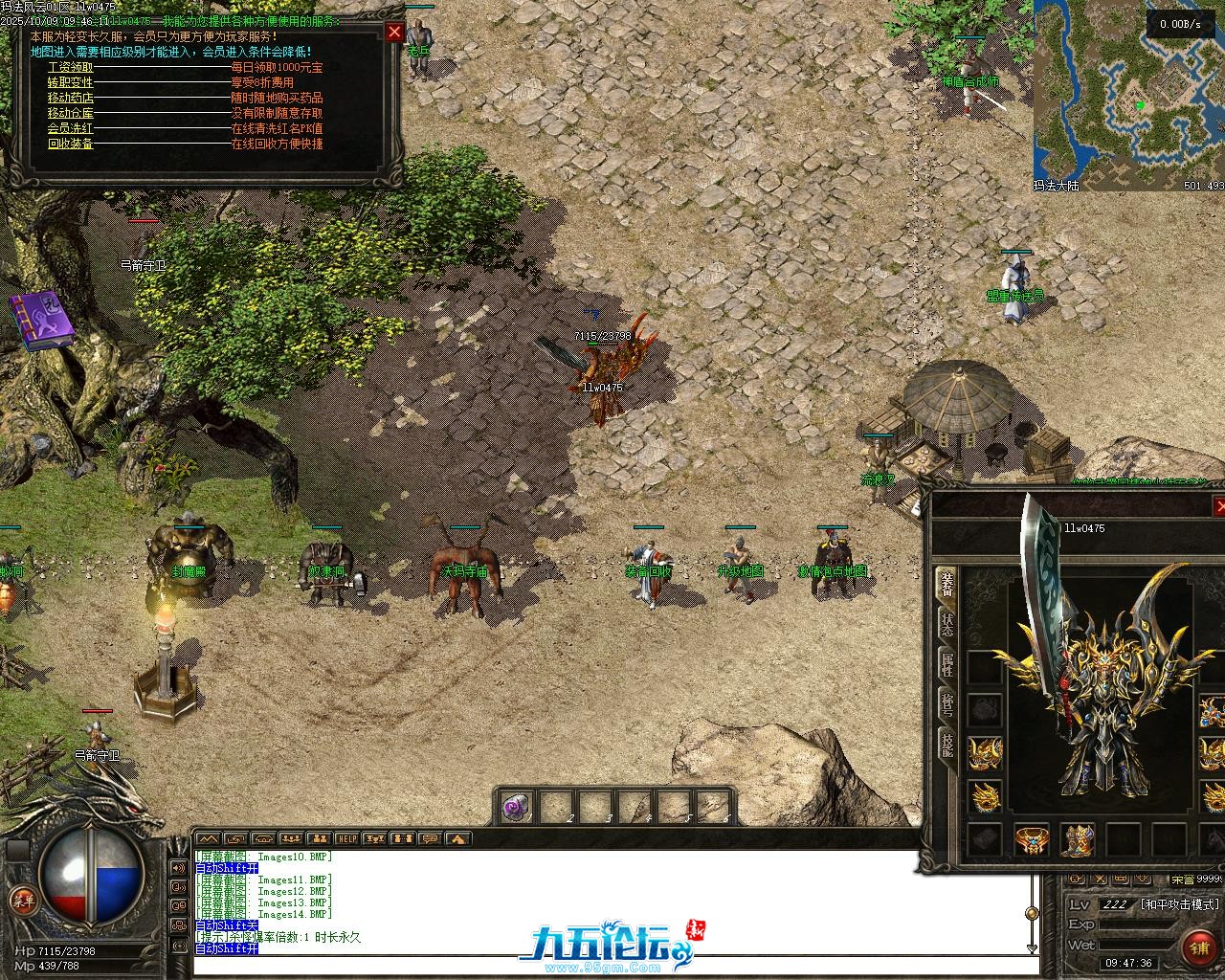Select the equipped golden belt slot
1225x980 pixels.
coord(1032,840)
